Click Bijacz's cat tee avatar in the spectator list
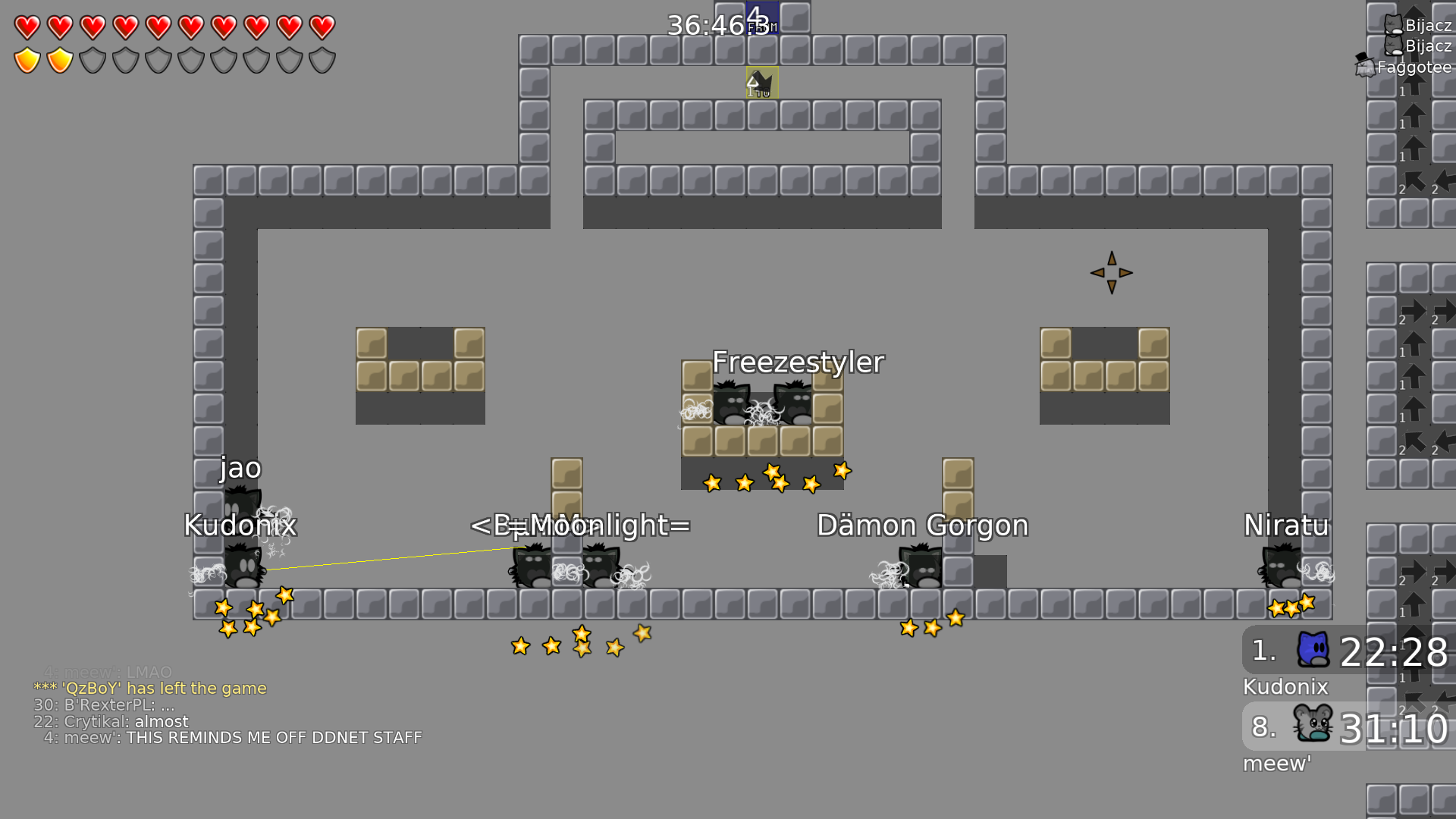Image resolution: width=1456 pixels, height=819 pixels. pos(1394,24)
